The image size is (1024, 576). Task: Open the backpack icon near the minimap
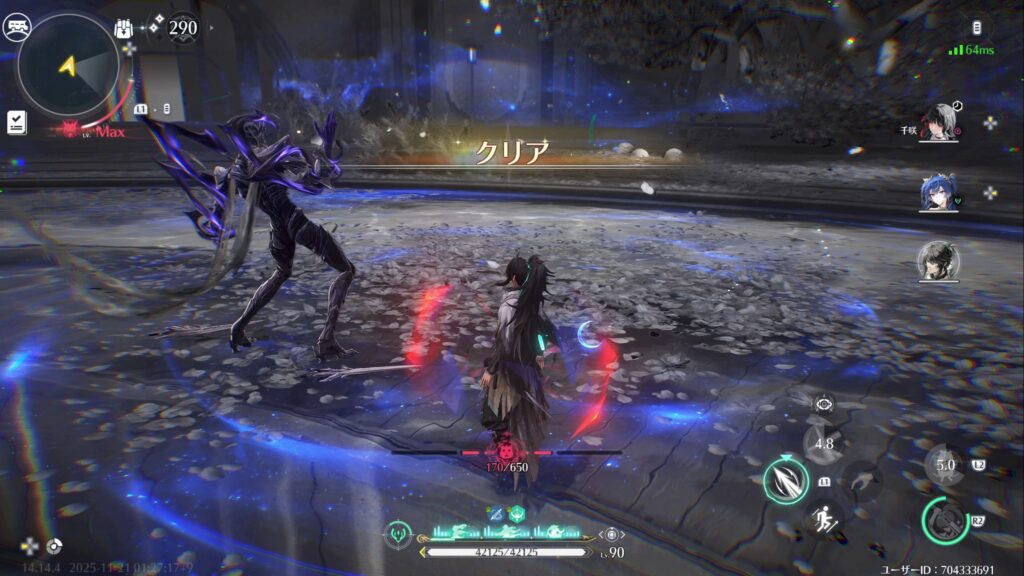[125, 28]
